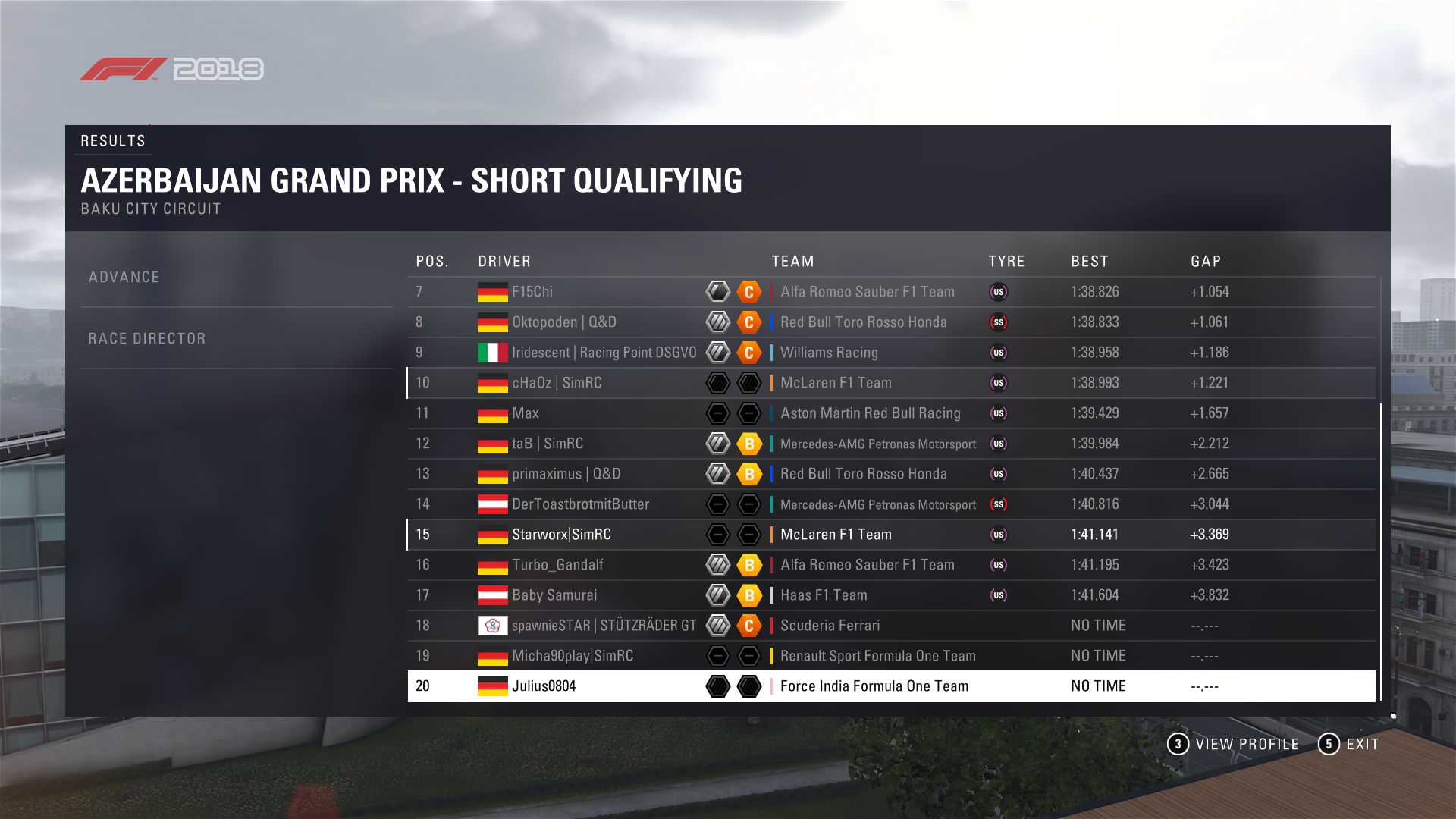This screenshot has width=1456, height=819.
Task: Select spawnieSTAR | STÜTZRÄDER GT row
Action: point(604,626)
